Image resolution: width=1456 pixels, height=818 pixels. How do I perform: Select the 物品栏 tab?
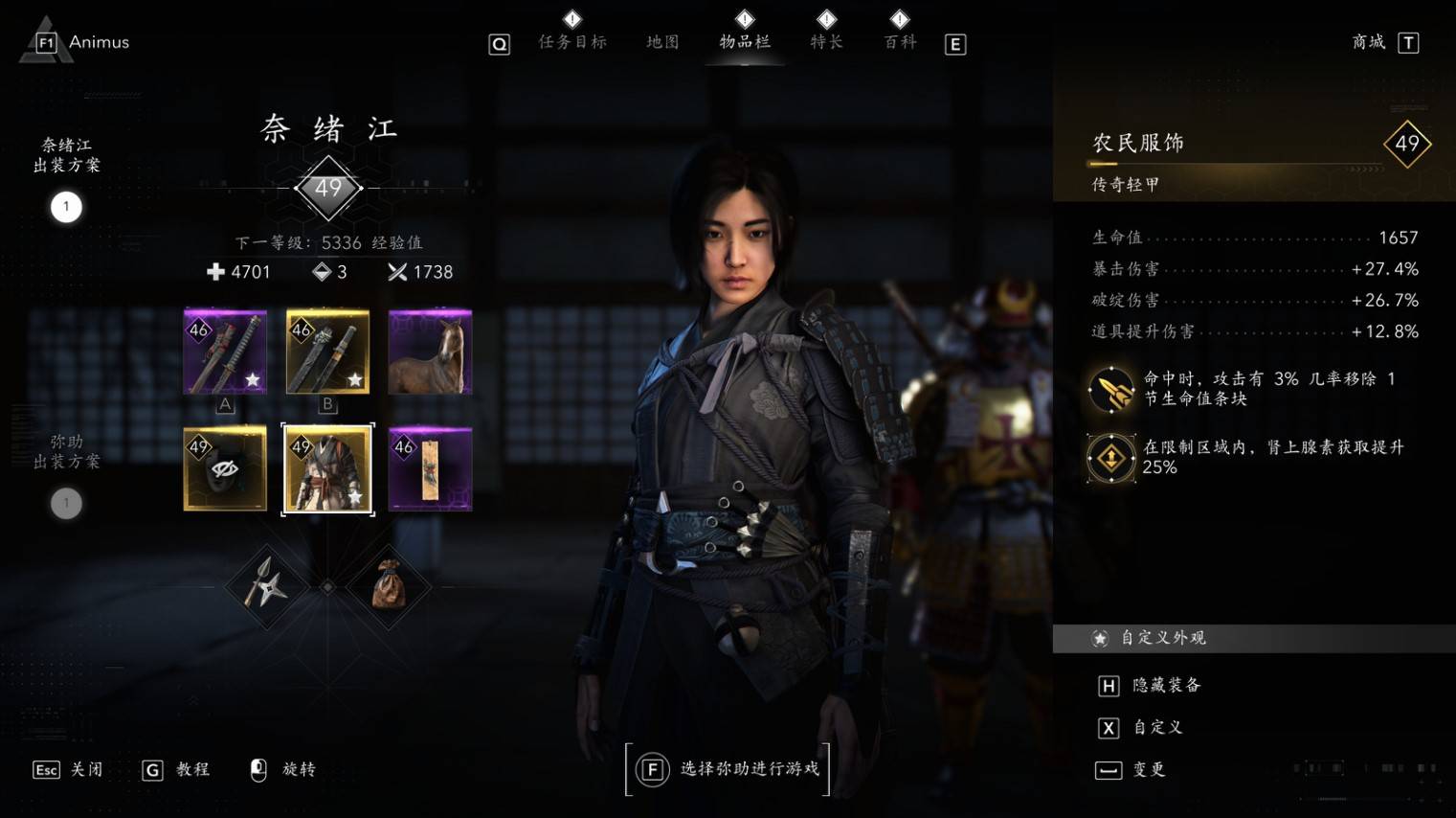(x=745, y=41)
